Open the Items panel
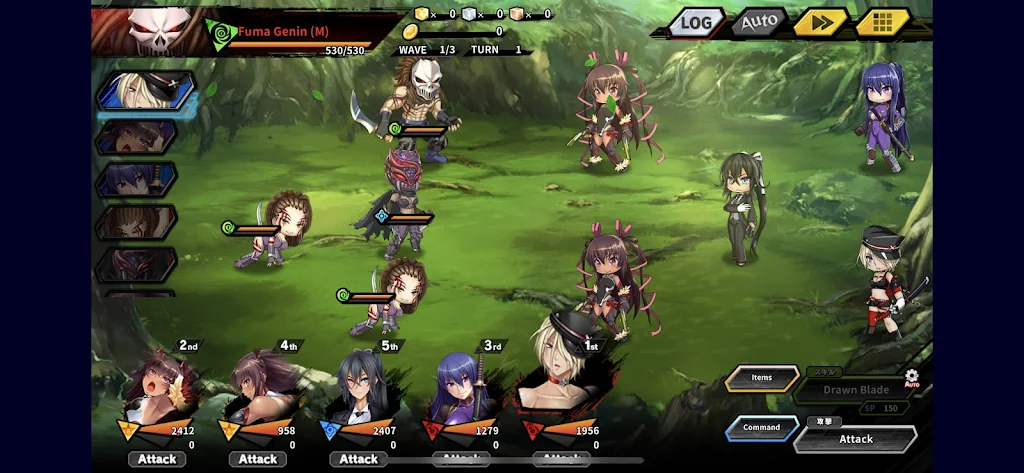This screenshot has height=473, width=1024. coord(762,378)
